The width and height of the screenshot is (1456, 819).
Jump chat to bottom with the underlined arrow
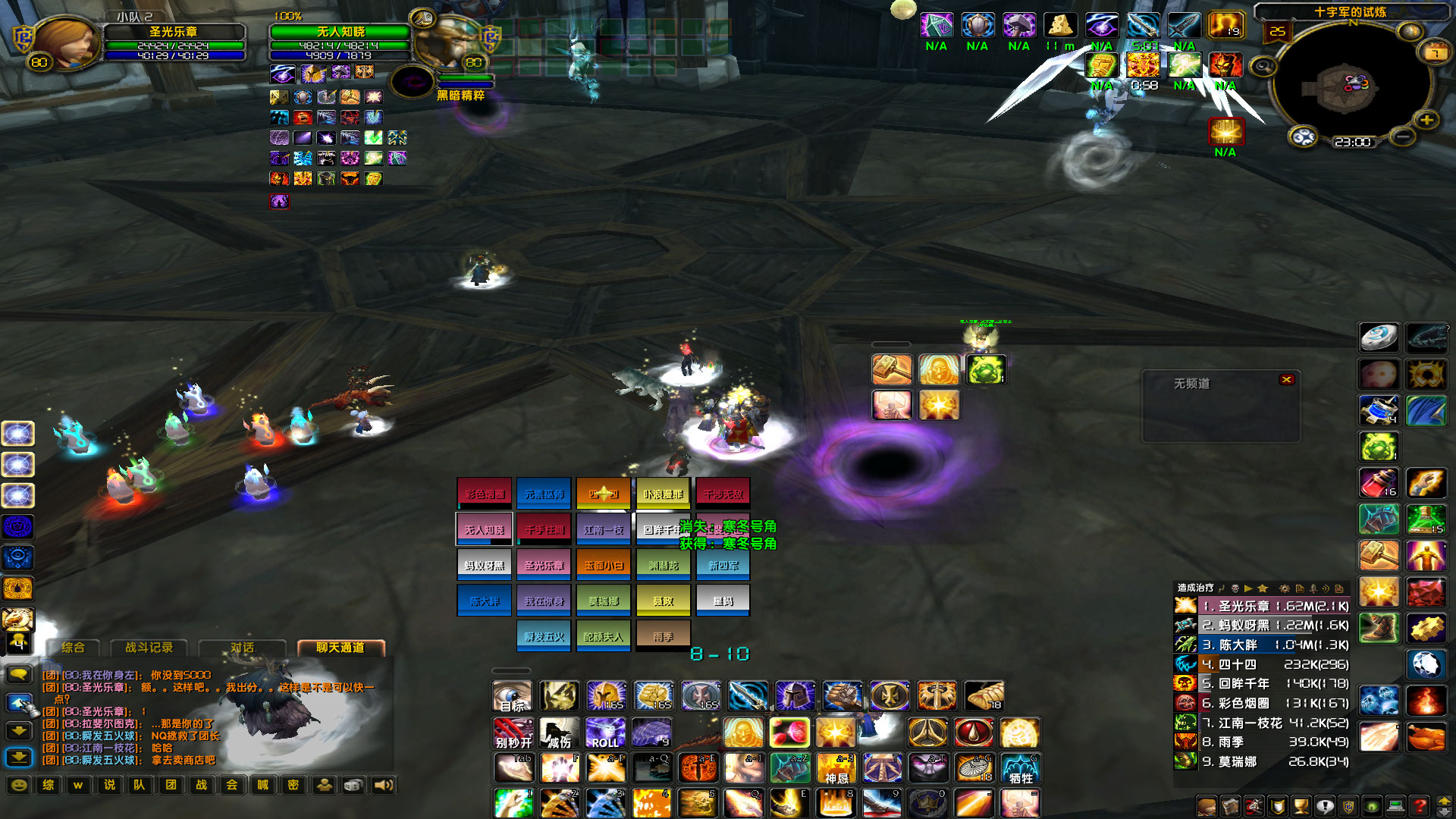[19, 757]
